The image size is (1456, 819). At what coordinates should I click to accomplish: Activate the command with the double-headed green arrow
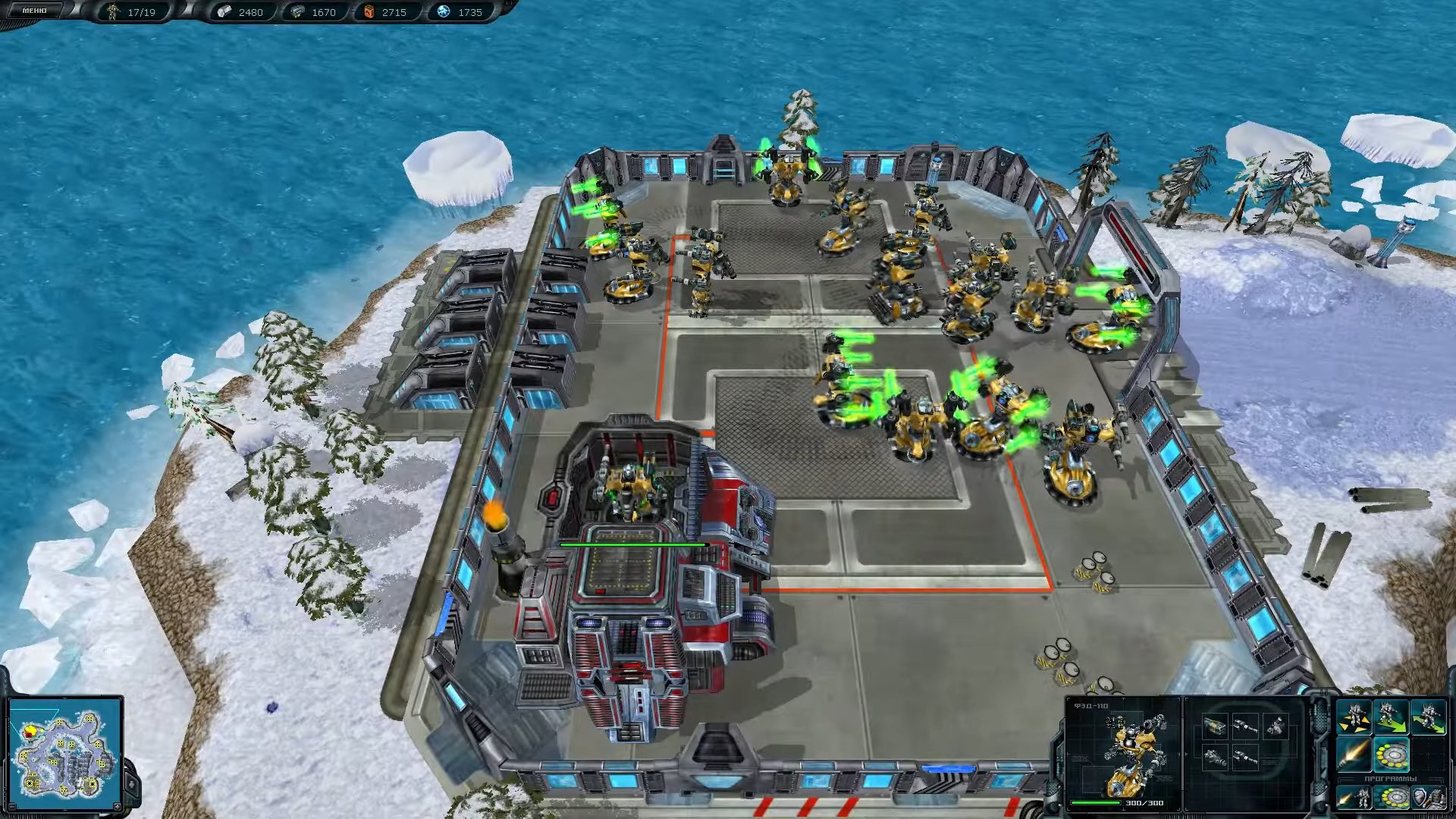pyautogui.click(x=1428, y=718)
